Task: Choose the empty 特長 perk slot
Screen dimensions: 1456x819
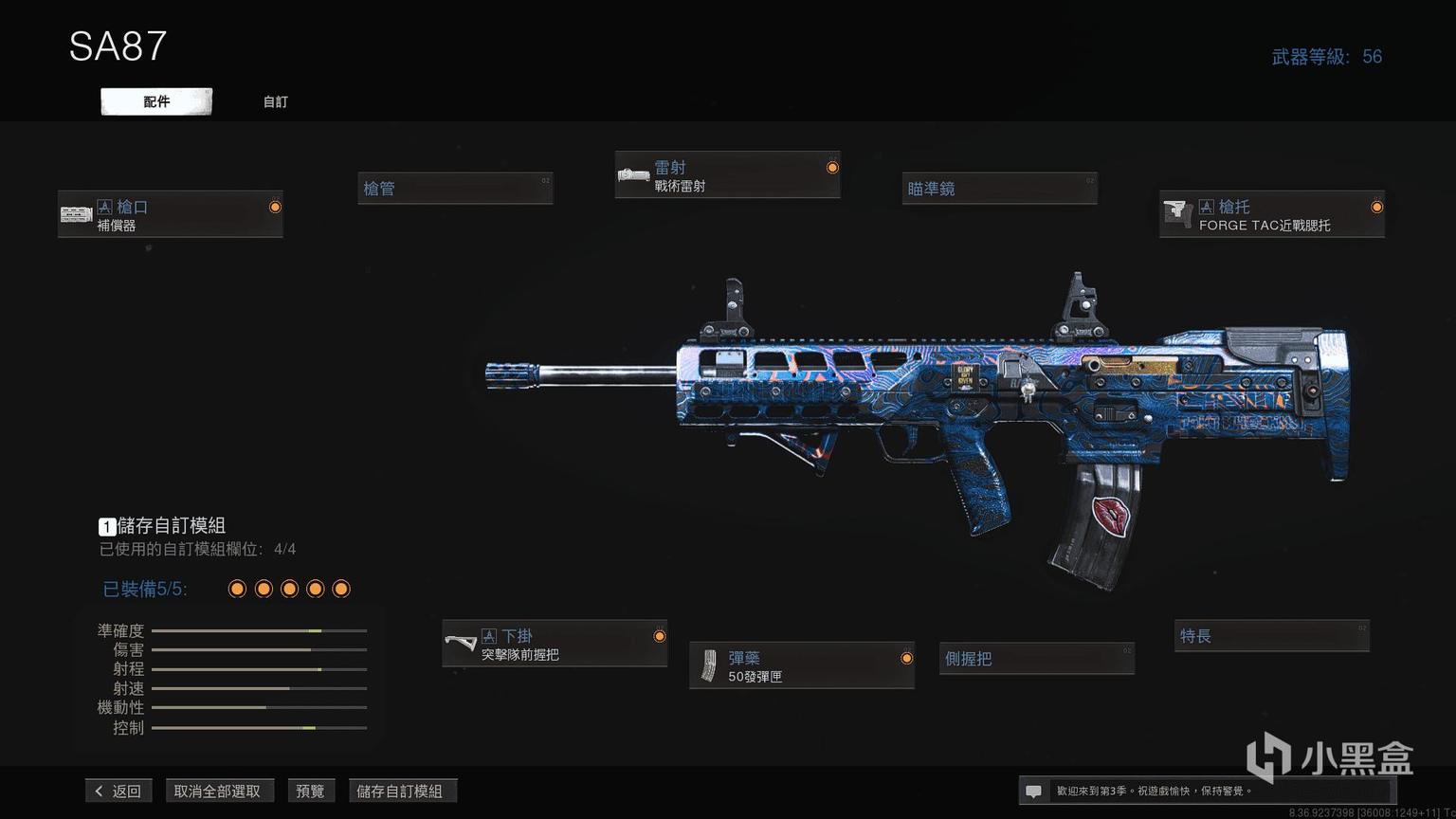Action: click(1272, 636)
